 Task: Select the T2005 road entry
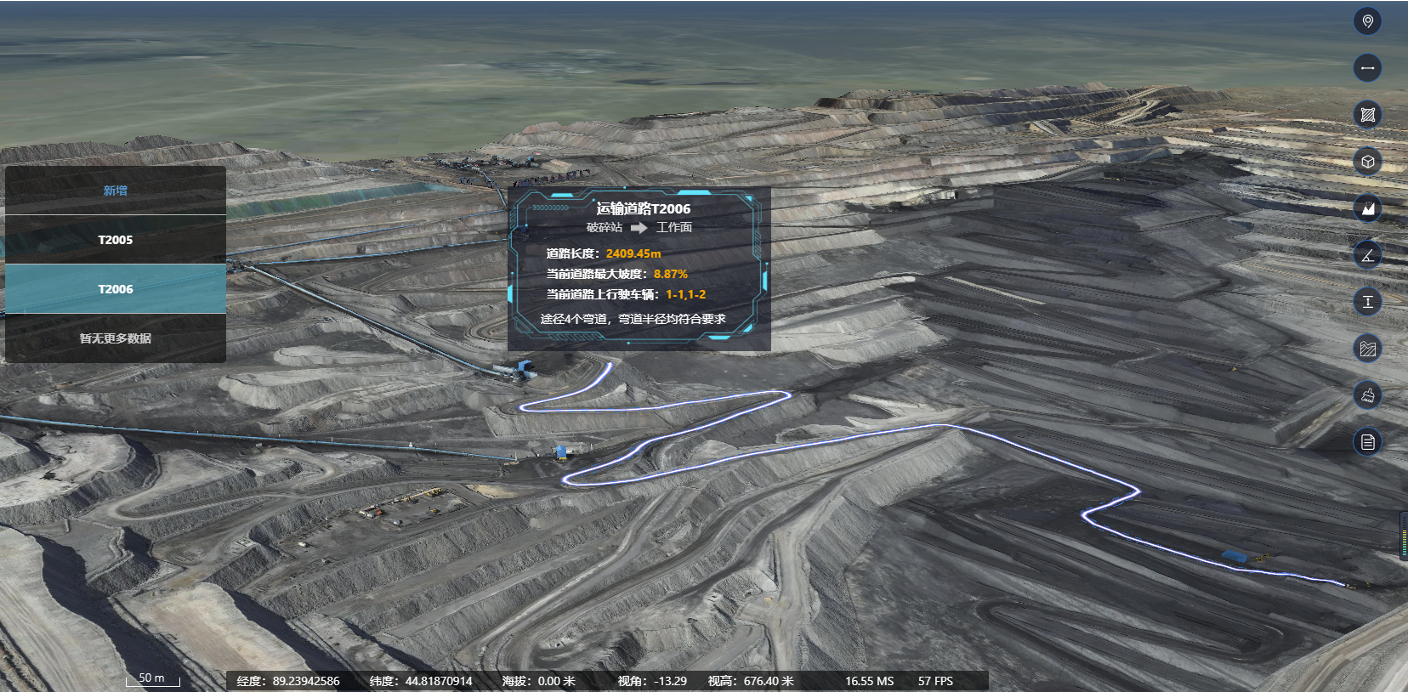tap(115, 240)
